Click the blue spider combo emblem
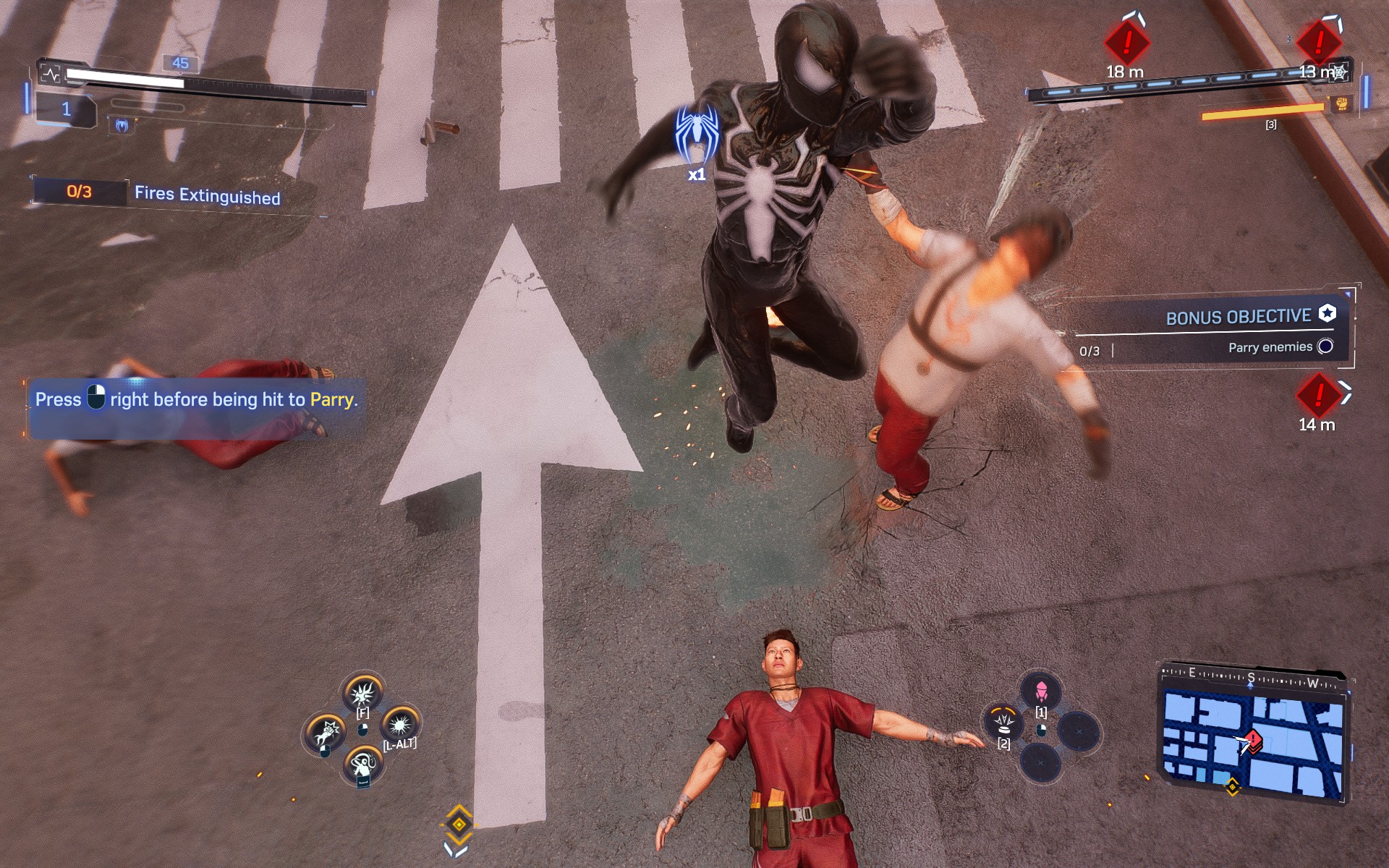The height and width of the screenshot is (868, 1389). 697,135
